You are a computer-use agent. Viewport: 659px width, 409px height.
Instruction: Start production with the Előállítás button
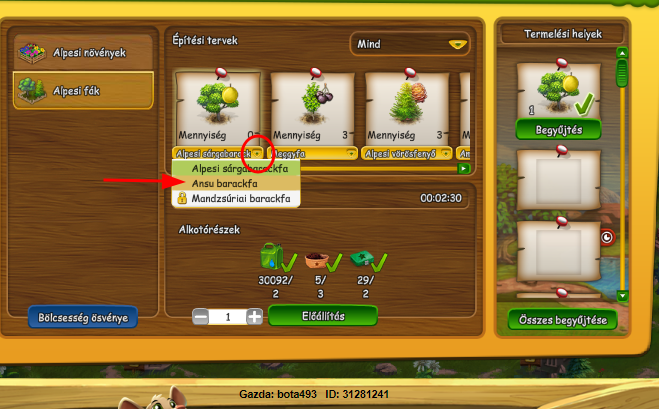[322, 316]
